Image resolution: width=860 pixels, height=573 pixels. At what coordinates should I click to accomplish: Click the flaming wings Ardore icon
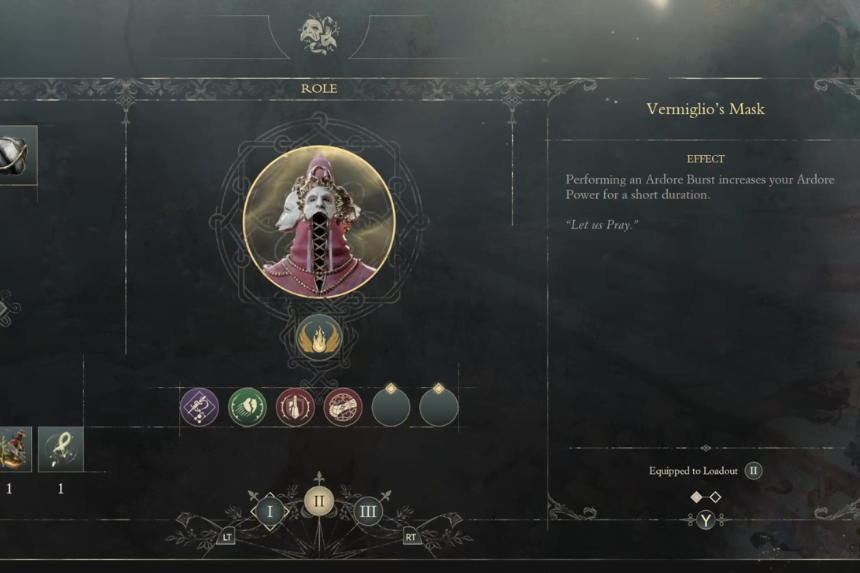[x=319, y=337]
